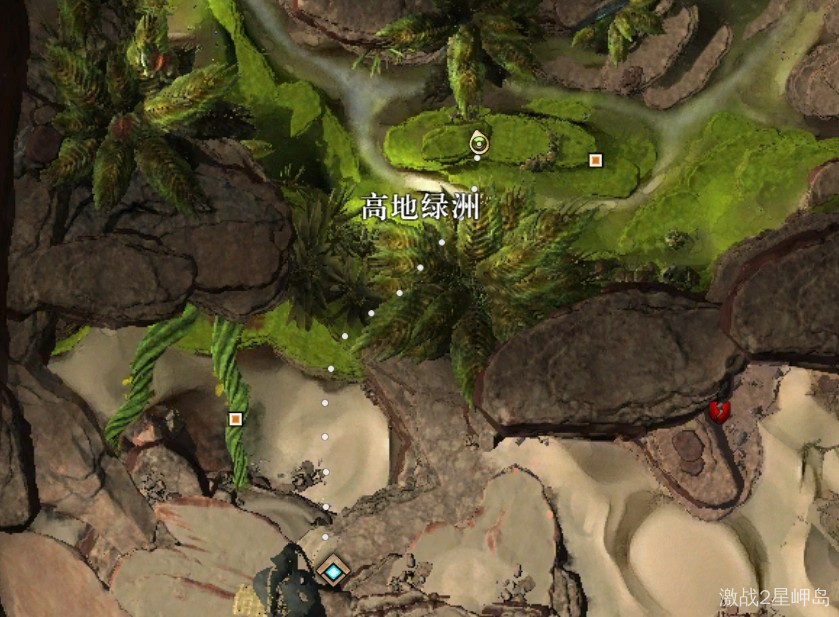Select the red broken heart marker

coord(718,410)
